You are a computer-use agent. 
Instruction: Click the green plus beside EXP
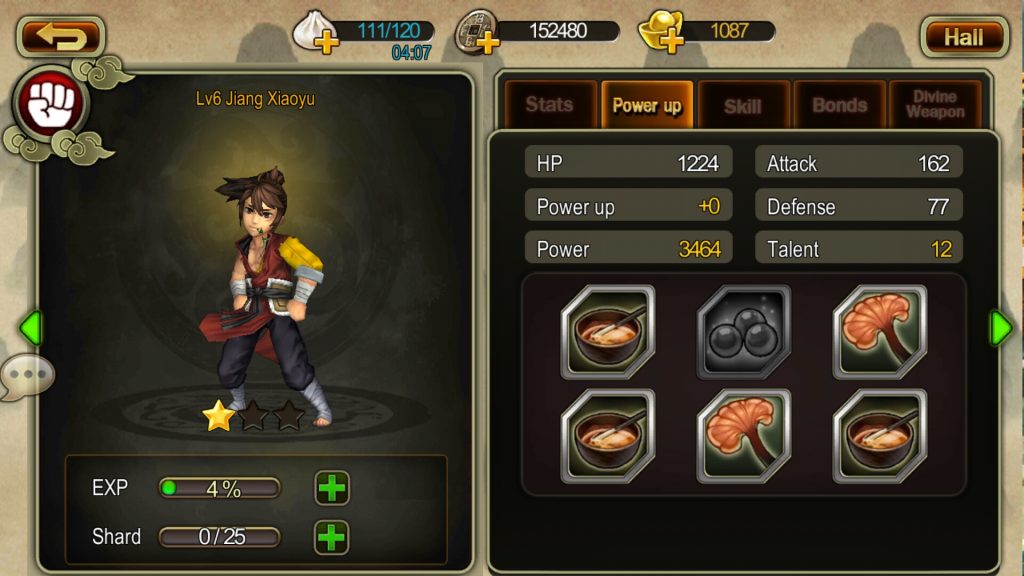(331, 488)
